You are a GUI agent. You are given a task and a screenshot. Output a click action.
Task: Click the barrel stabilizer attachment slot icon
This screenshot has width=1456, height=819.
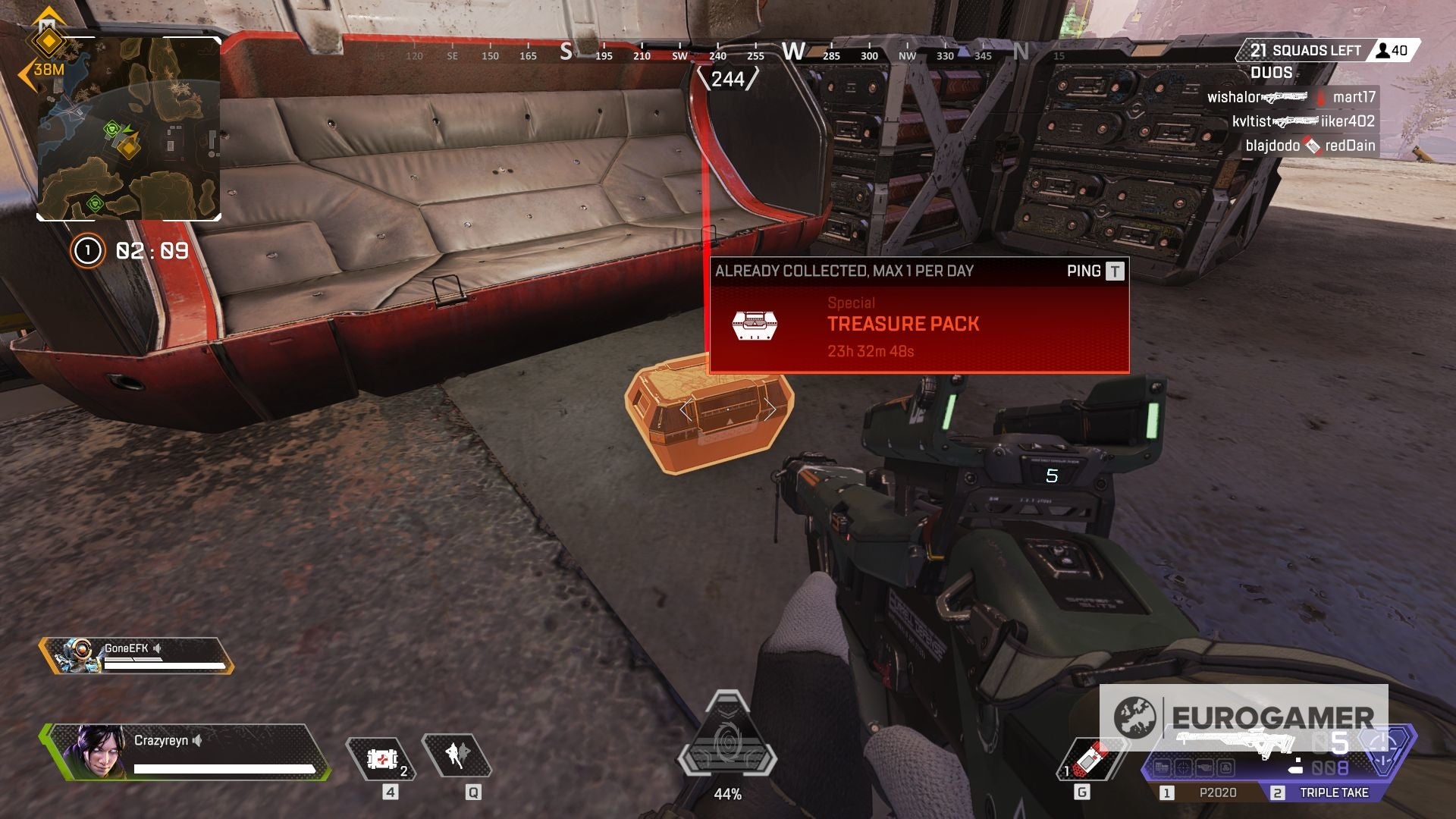click(x=1204, y=767)
